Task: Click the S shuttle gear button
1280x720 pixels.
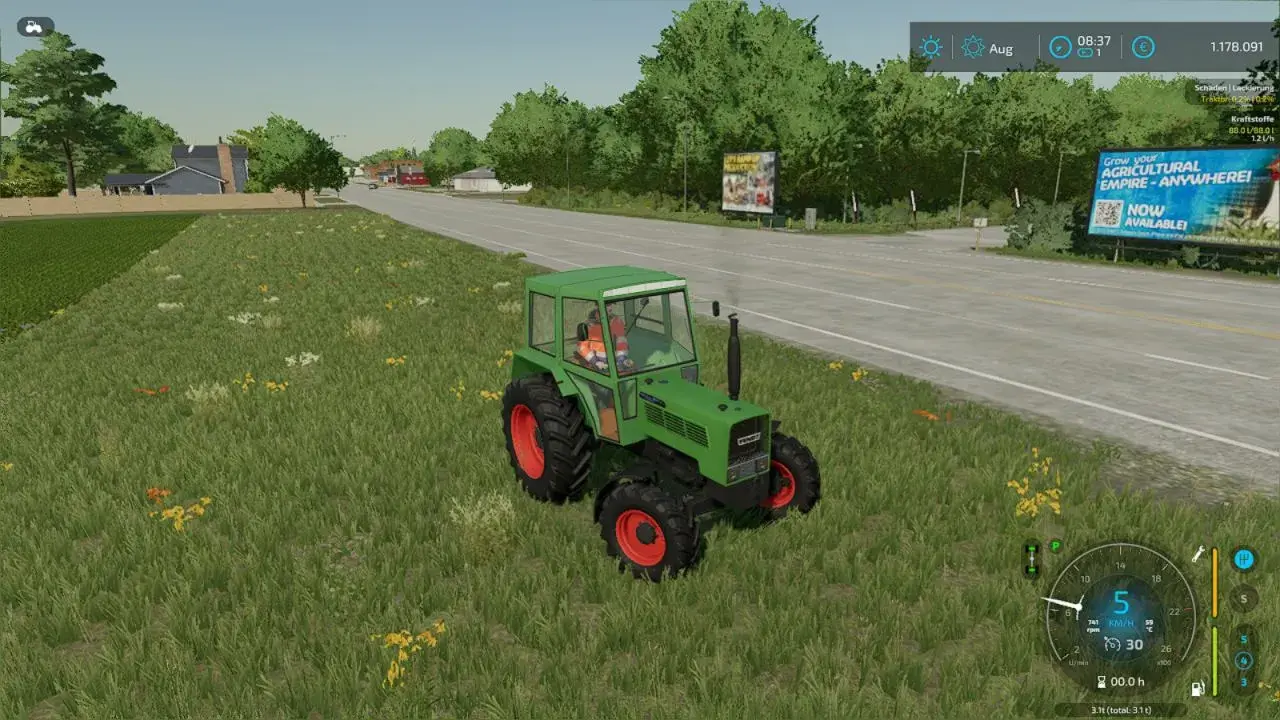Action: point(1244,598)
